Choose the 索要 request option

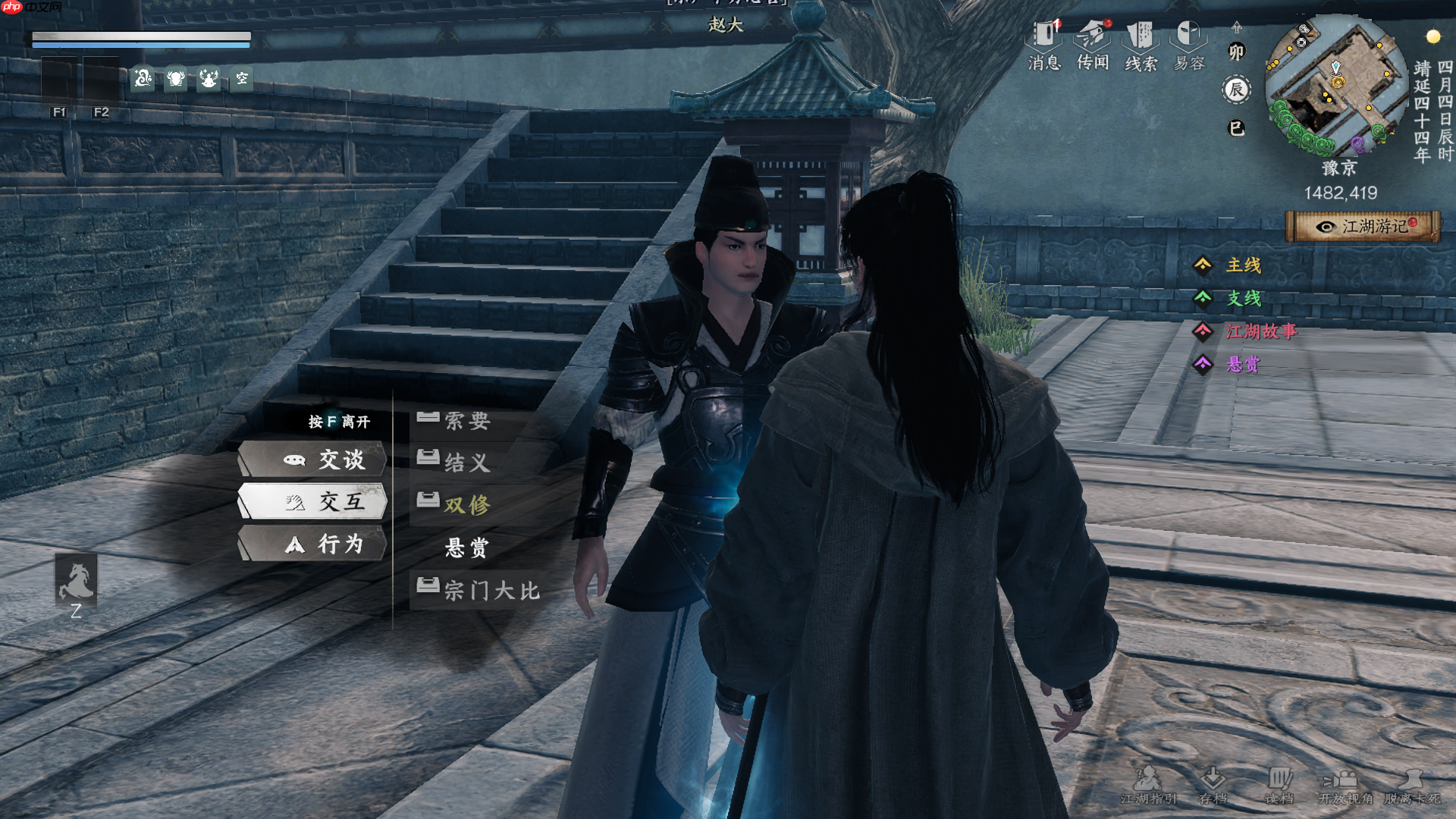[467, 420]
